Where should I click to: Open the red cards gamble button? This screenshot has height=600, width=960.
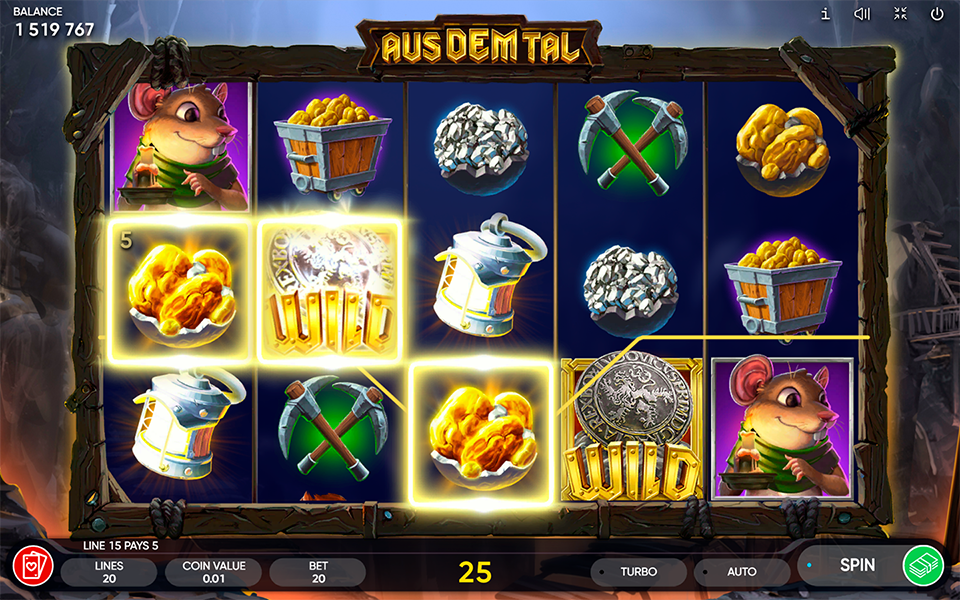[33, 566]
